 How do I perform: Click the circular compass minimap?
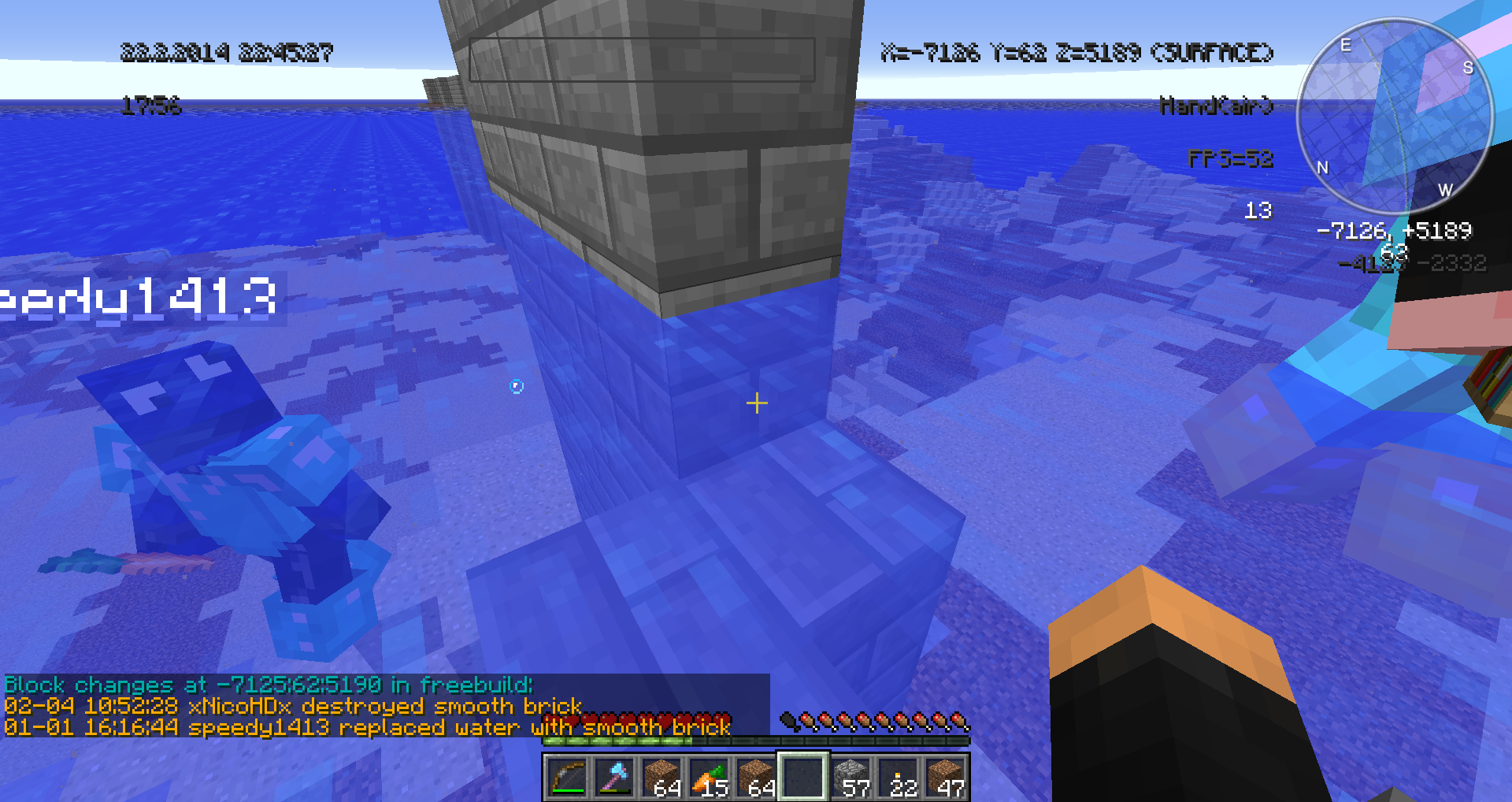click(x=1395, y=117)
